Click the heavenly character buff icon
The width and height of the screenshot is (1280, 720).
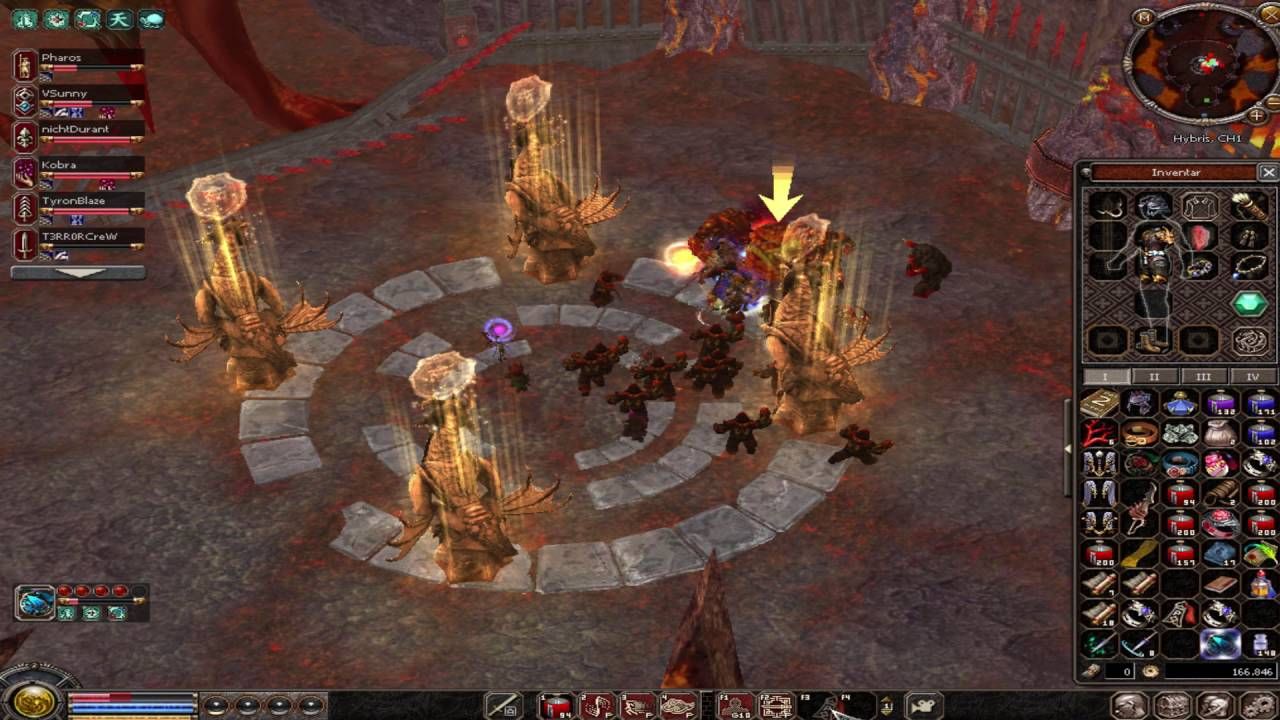(x=119, y=19)
